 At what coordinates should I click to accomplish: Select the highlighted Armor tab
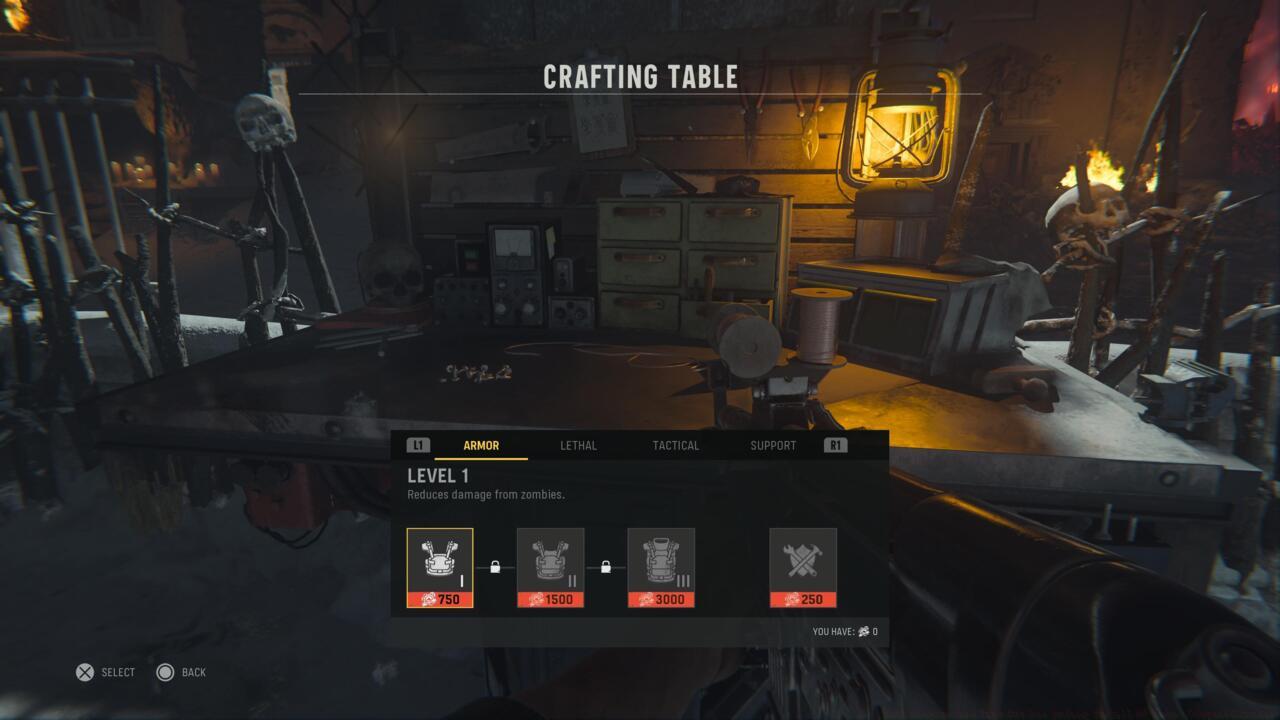point(481,445)
